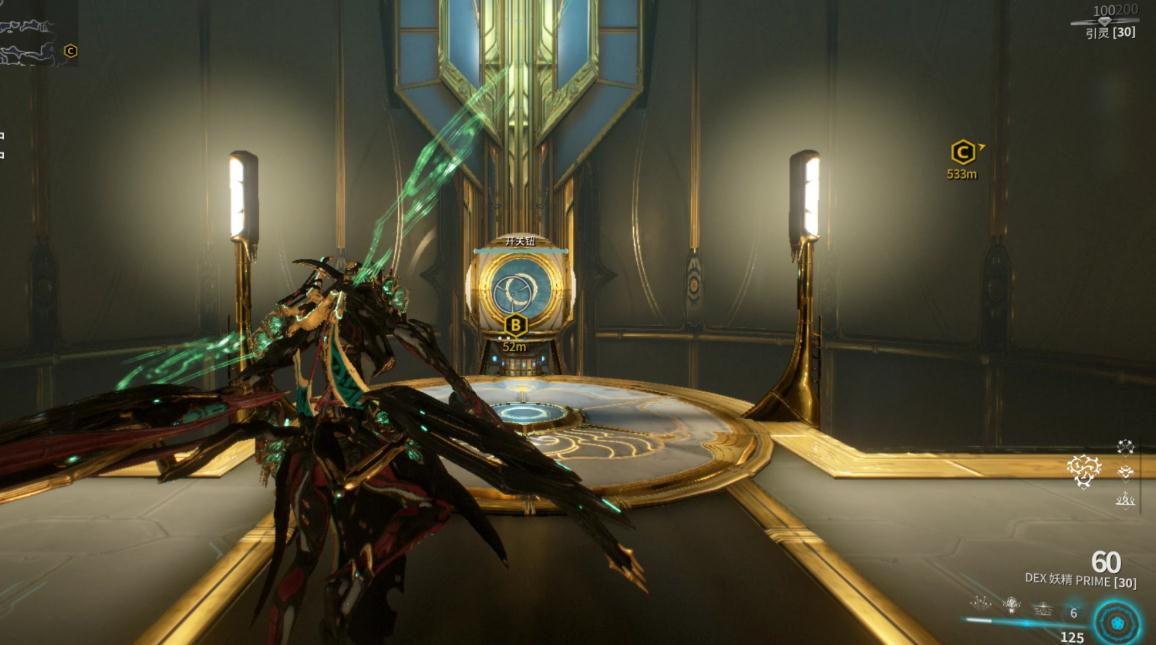Choose the first ability in the bottom row

(982, 604)
